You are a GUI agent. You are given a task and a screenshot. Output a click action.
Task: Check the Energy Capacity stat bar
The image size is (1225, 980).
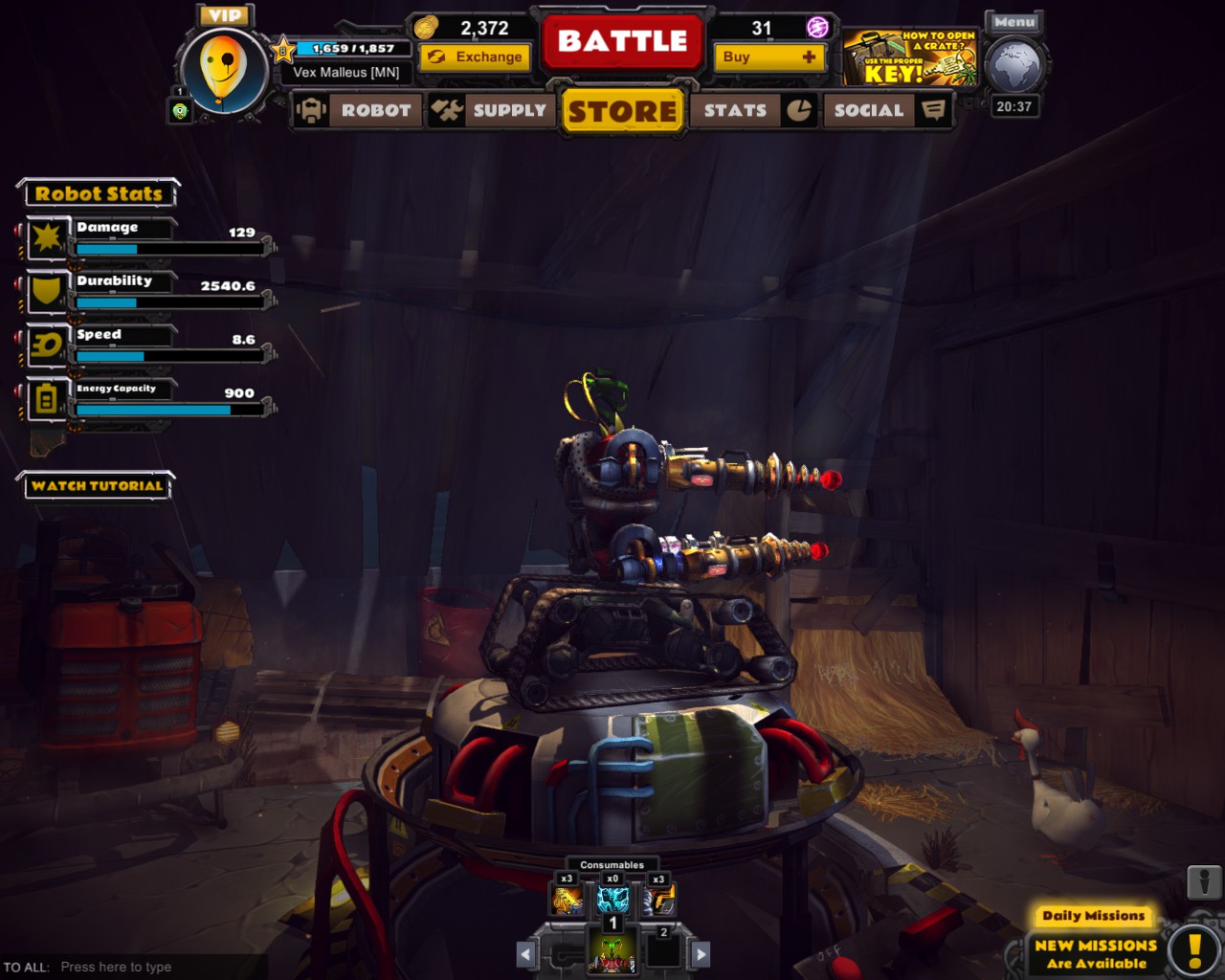pyautogui.click(x=153, y=410)
